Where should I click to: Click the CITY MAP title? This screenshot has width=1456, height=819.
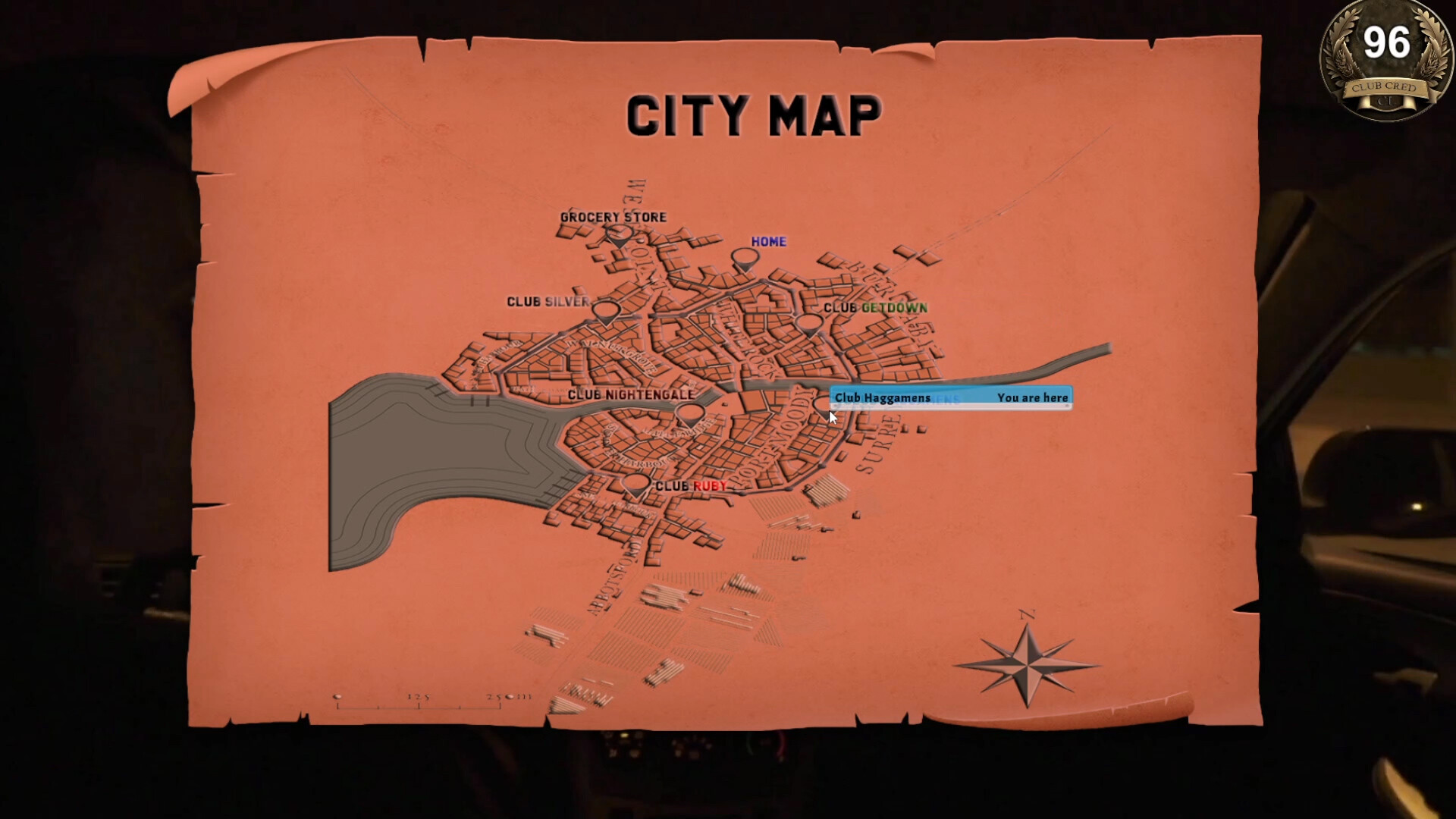[755, 115]
